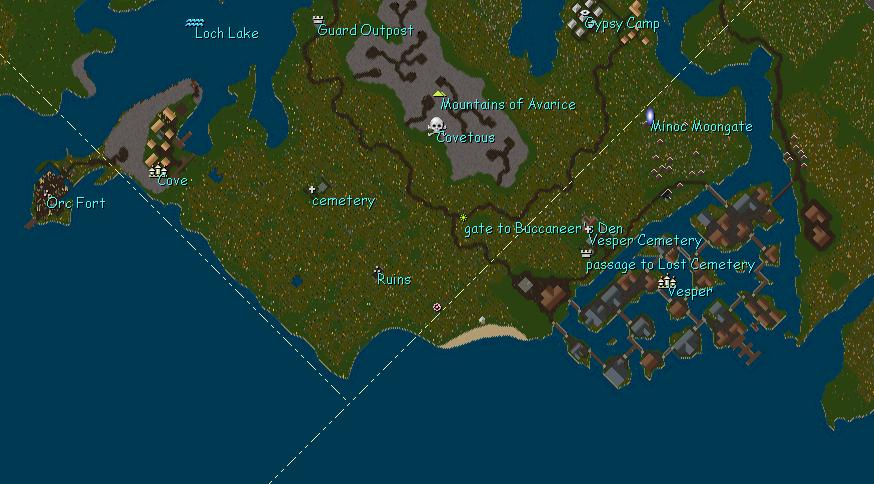Select the gate to Buccaneer's Den marker

(x=463, y=217)
